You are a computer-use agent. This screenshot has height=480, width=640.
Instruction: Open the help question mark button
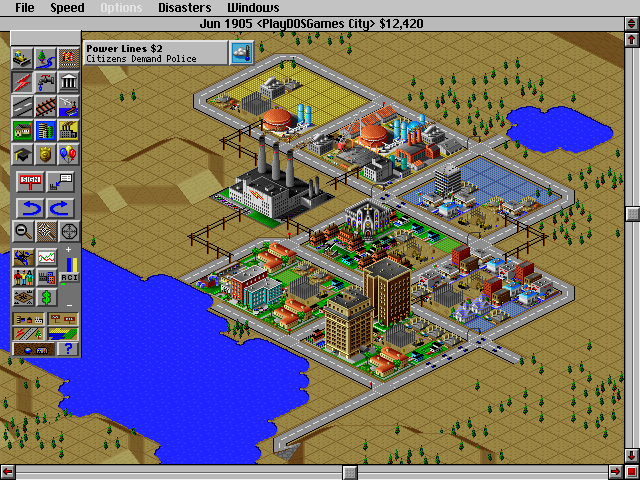(68, 348)
